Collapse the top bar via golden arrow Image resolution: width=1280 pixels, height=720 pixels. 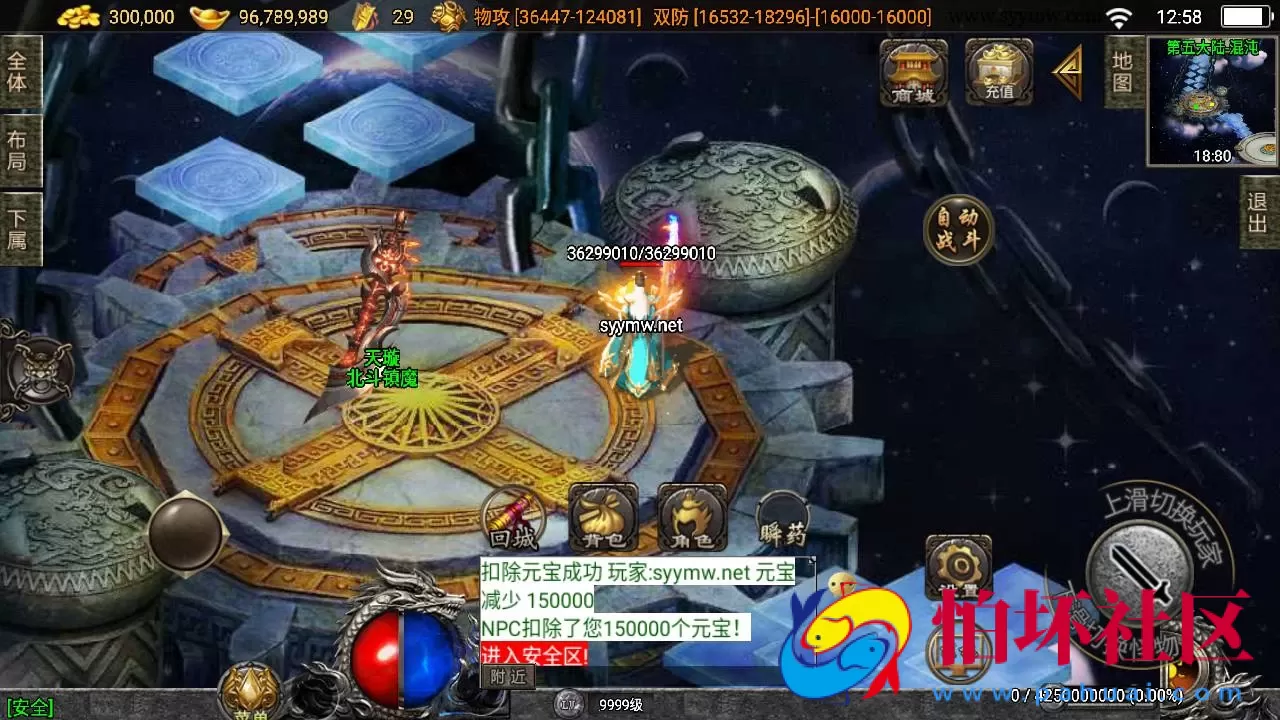click(x=1066, y=73)
